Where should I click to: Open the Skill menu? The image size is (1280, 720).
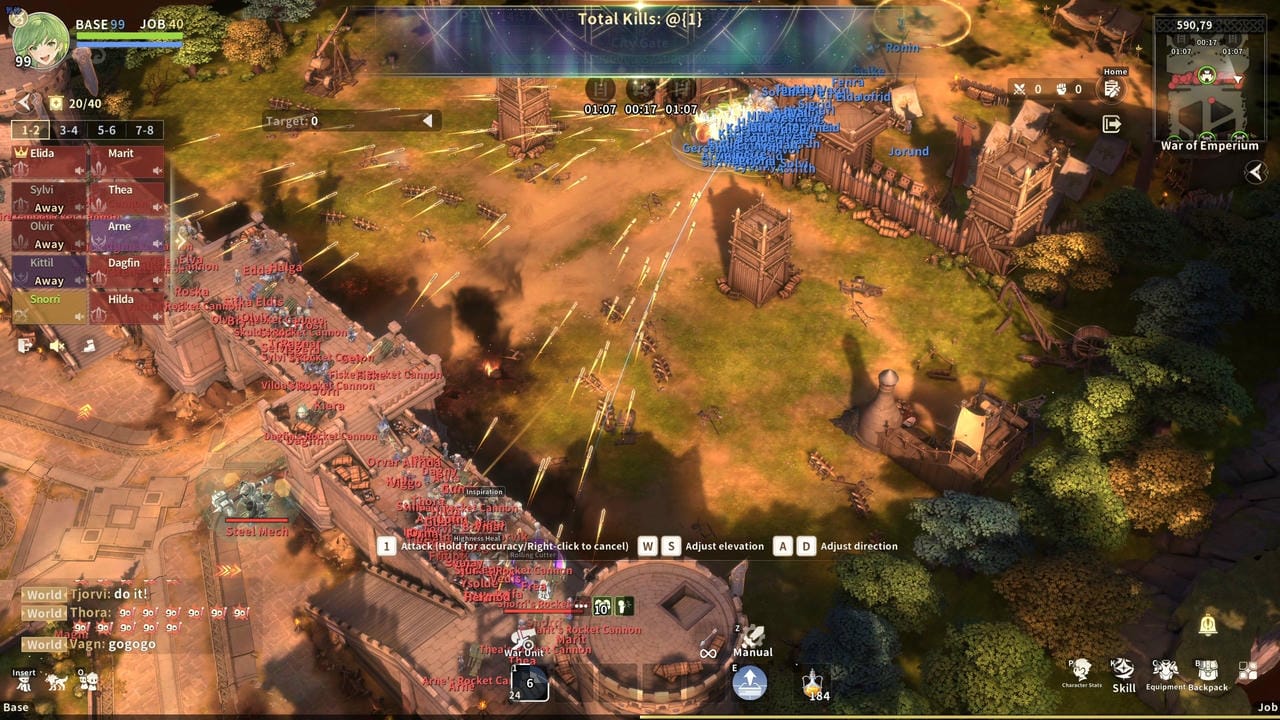(1124, 673)
